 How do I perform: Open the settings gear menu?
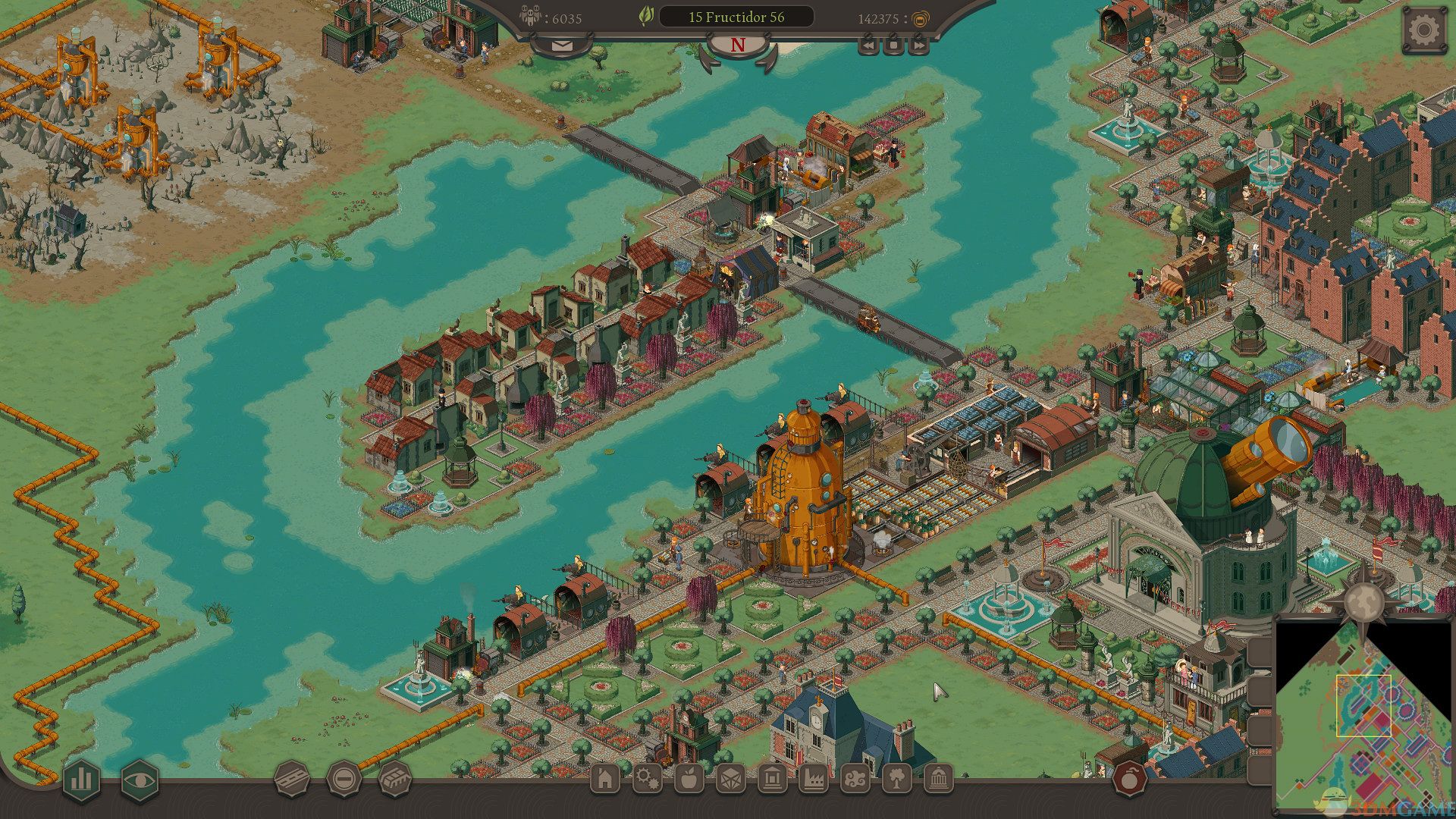(x=1423, y=31)
